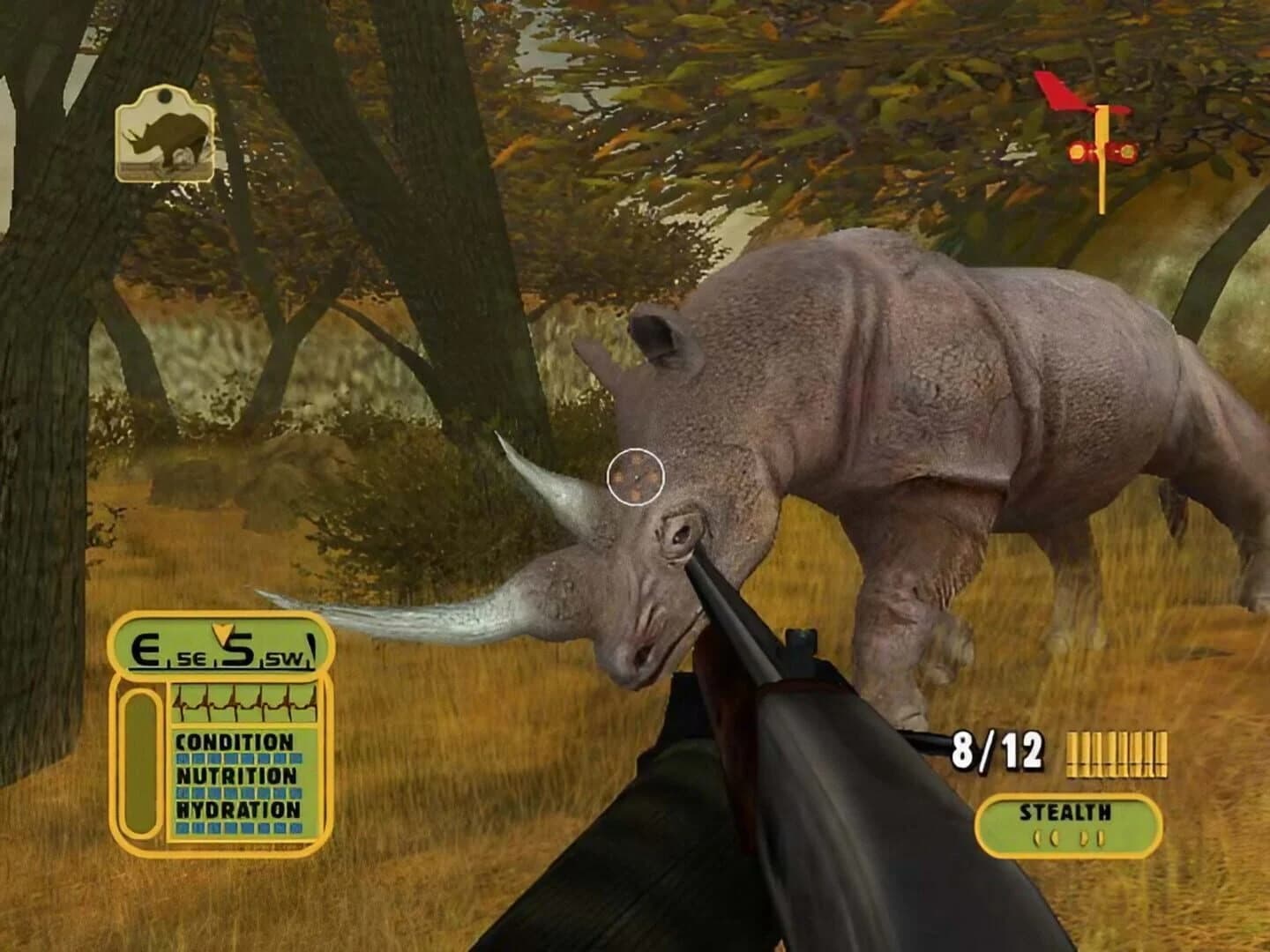Adjust the vertical stamina bar gauge
Image resolution: width=1270 pixels, height=952 pixels.
point(141,762)
